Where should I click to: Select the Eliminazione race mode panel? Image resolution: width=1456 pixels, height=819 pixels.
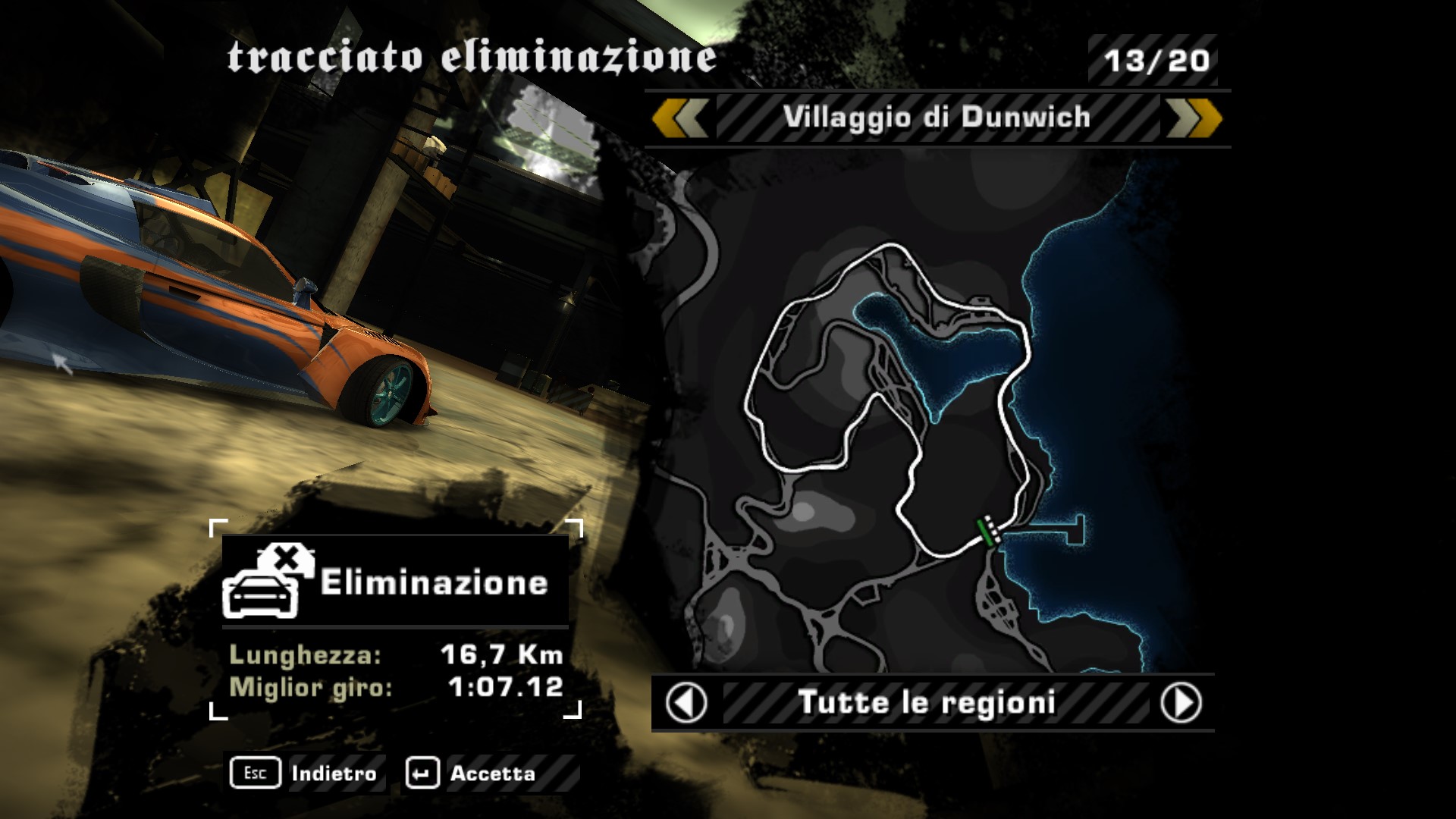pyautogui.click(x=394, y=582)
